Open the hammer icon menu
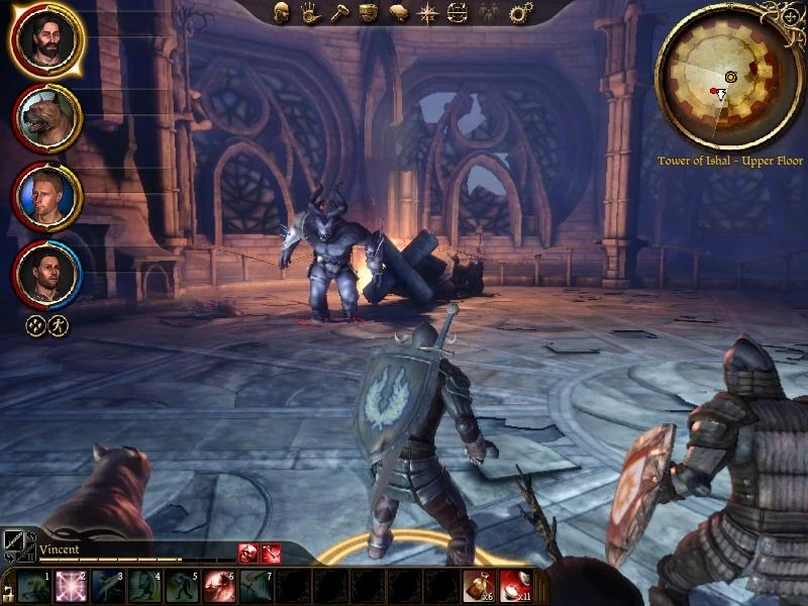Screen dimensions: 808x606 tap(339, 13)
